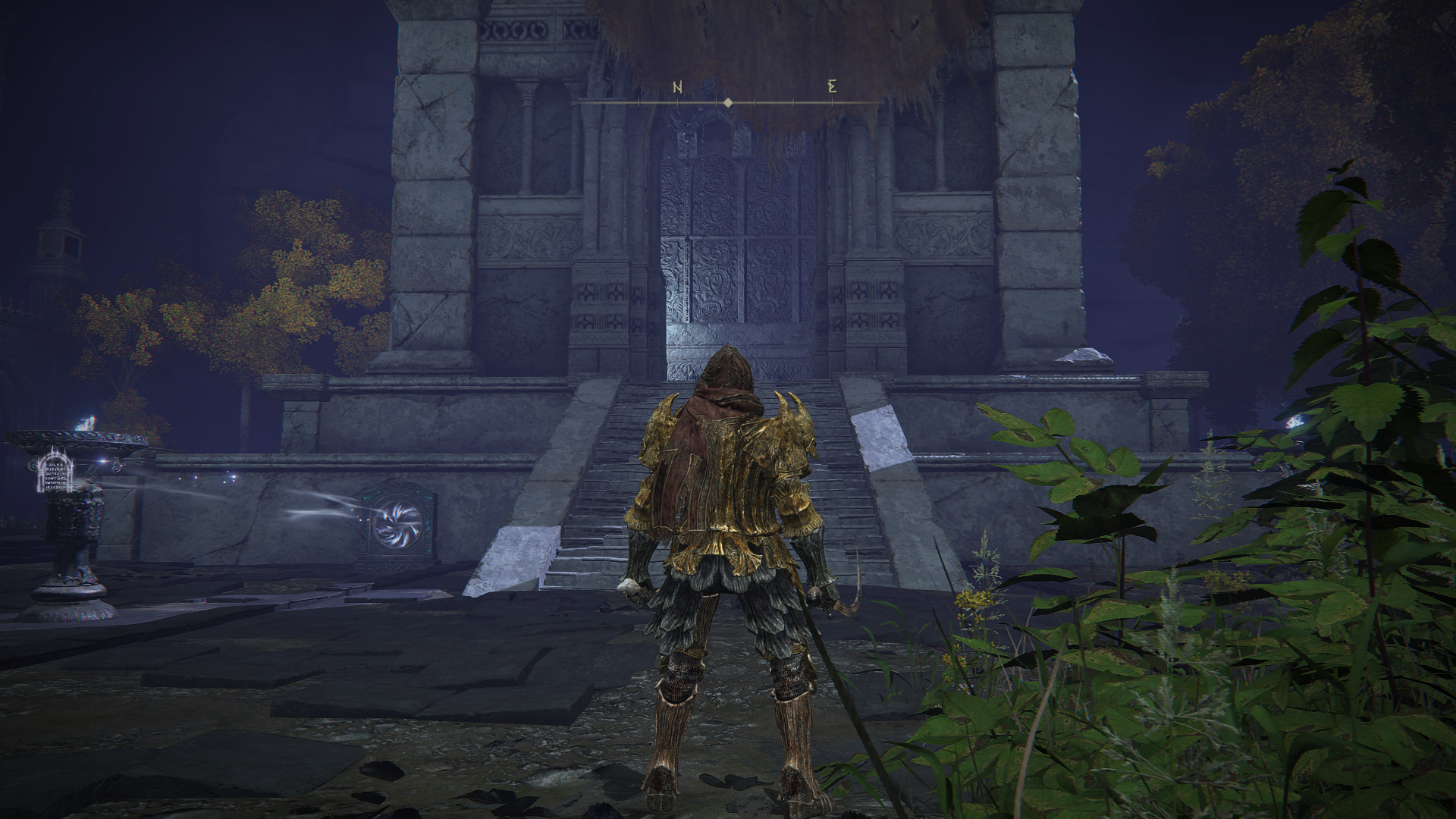This screenshot has width=1456, height=819.
Task: Click the compass east marker
Action: [832, 86]
